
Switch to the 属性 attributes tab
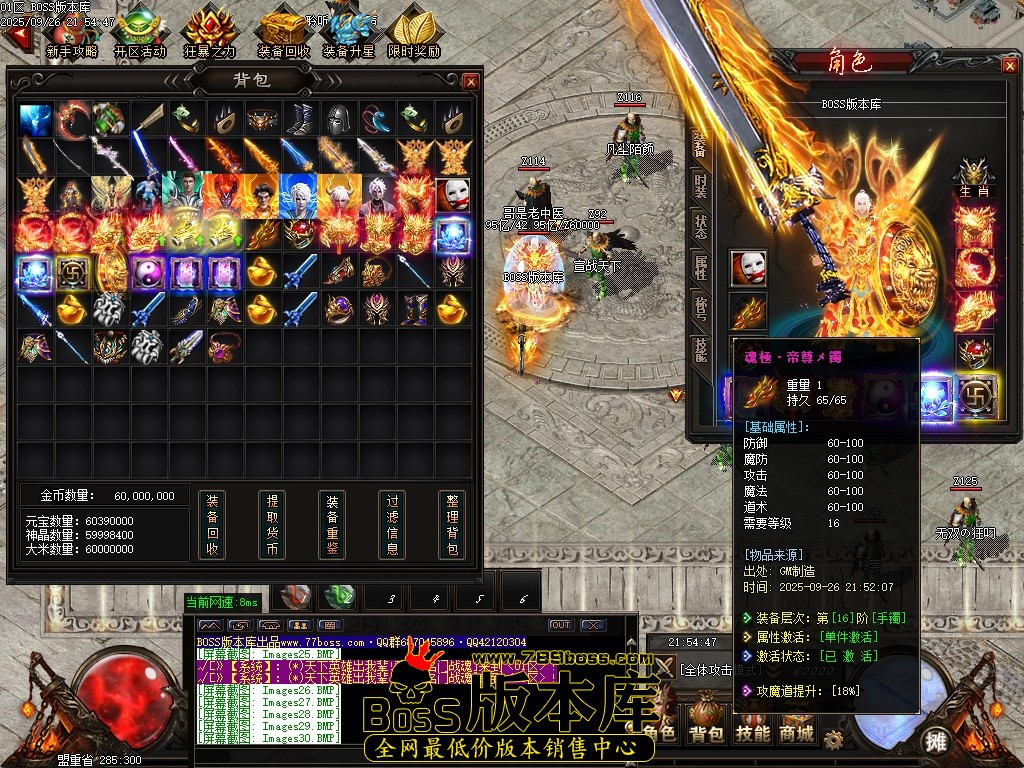click(x=701, y=267)
